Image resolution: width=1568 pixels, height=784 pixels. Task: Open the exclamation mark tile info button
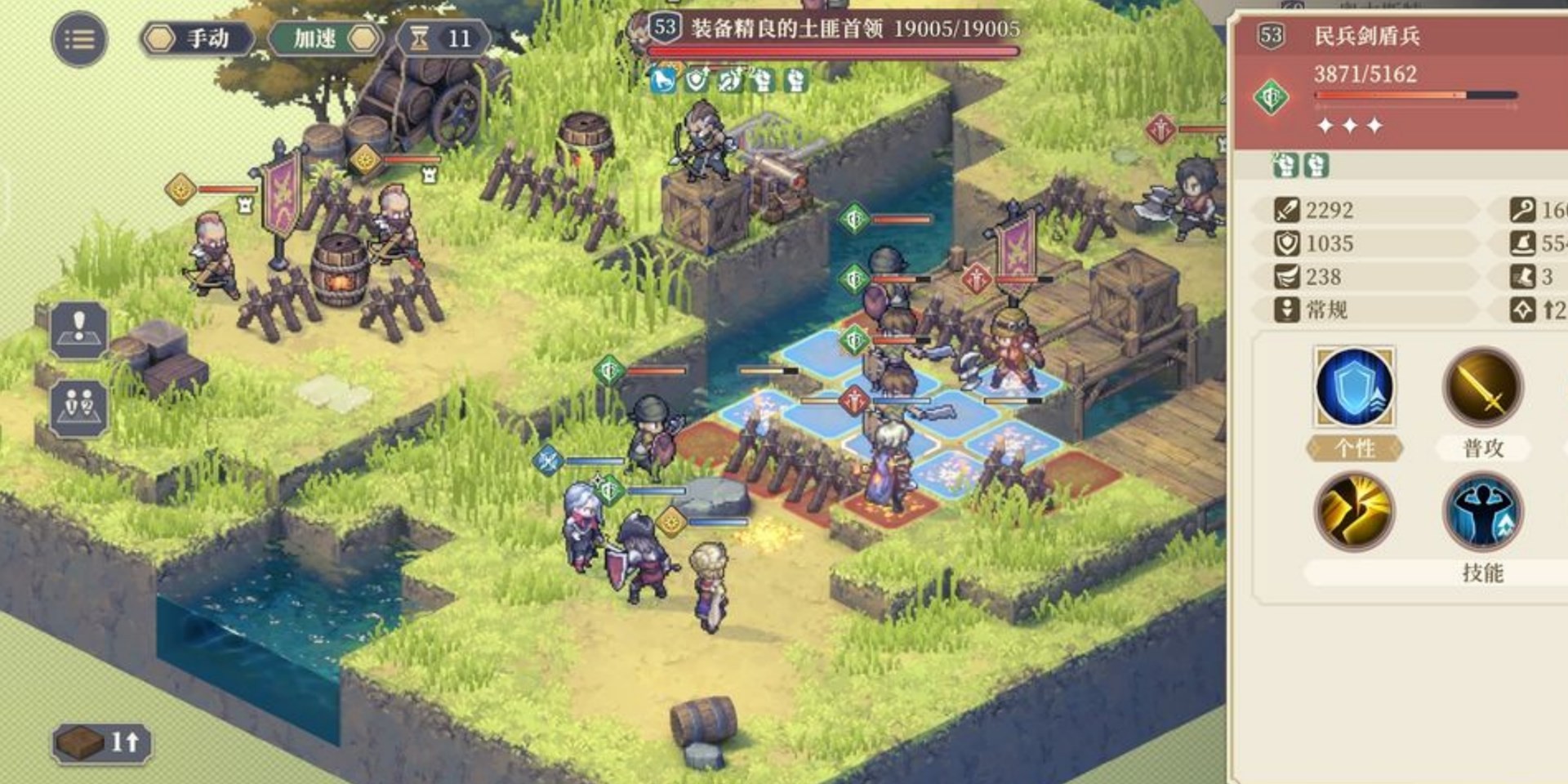(79, 328)
